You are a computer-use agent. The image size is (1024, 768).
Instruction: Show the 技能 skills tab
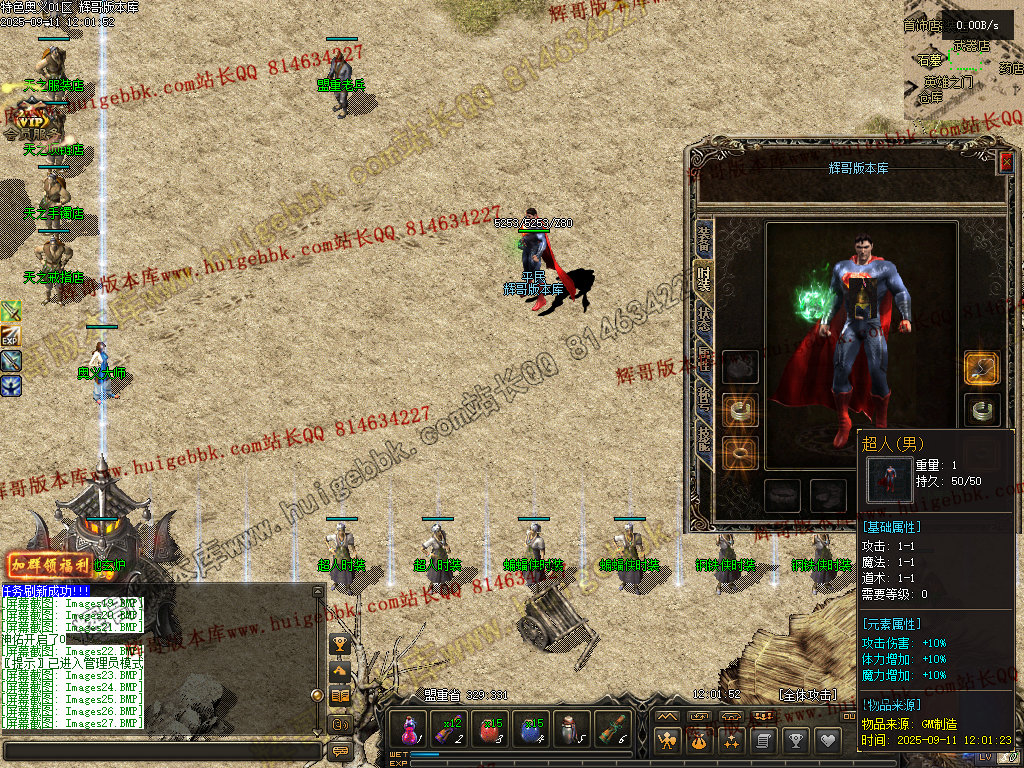[704, 437]
